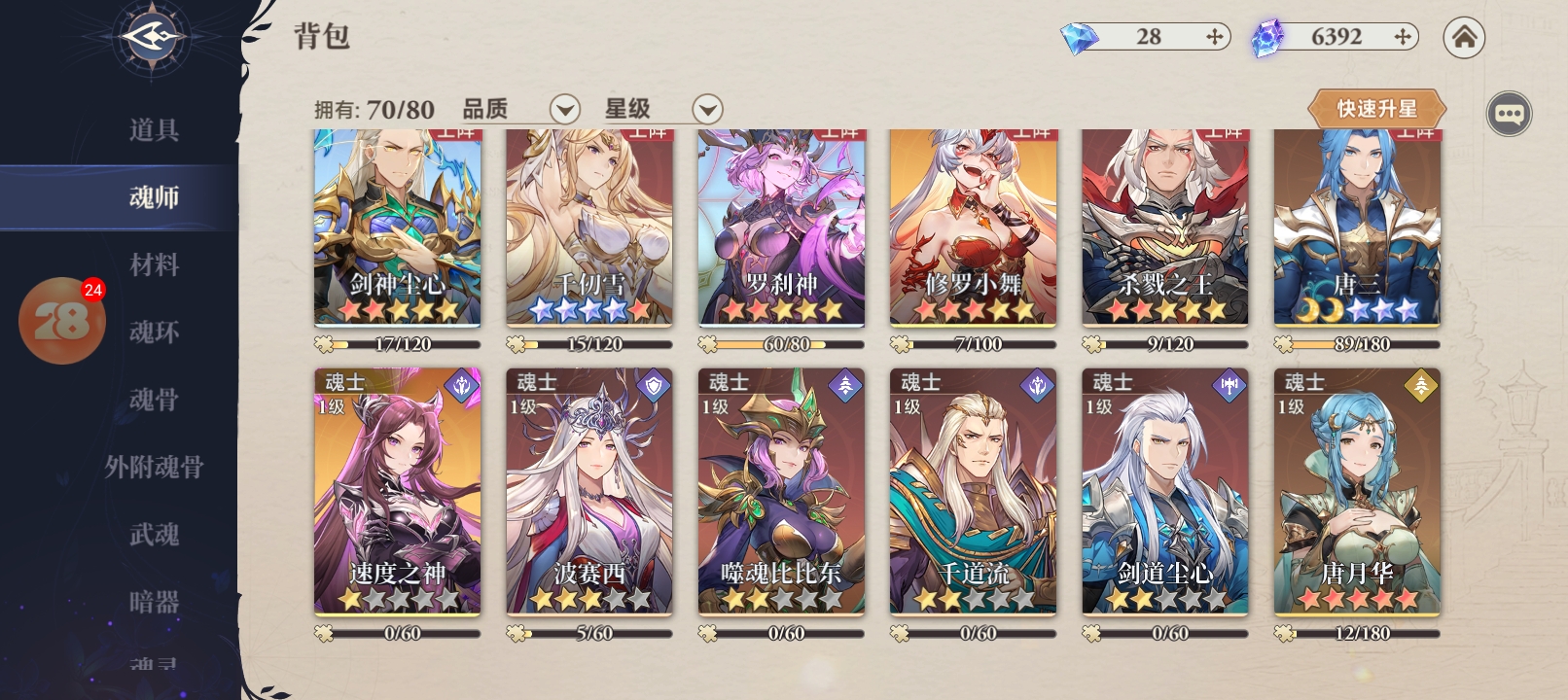Select the 修罗小舞 hero card

coord(973,228)
